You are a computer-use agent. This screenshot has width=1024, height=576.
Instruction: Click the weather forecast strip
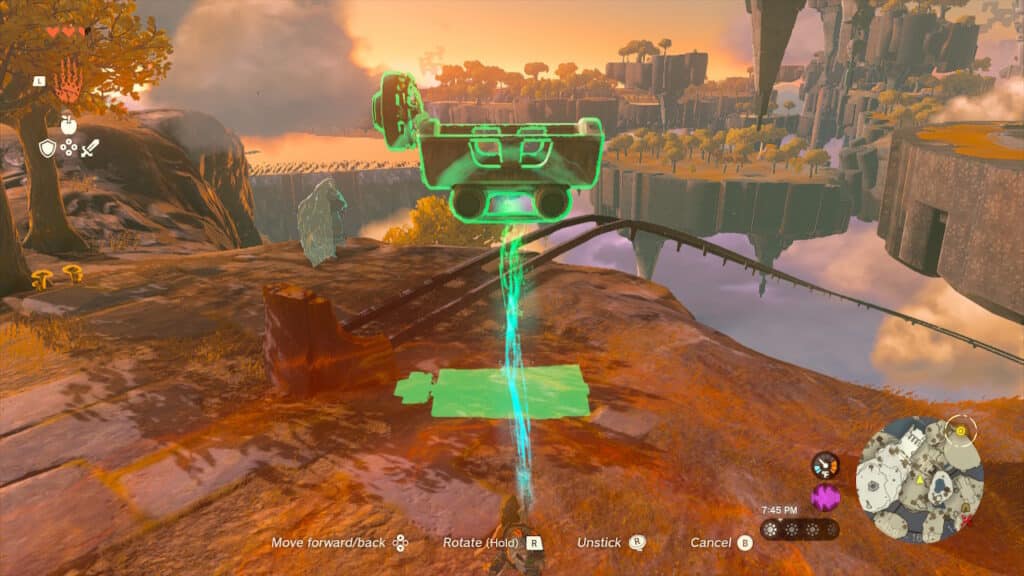799,529
